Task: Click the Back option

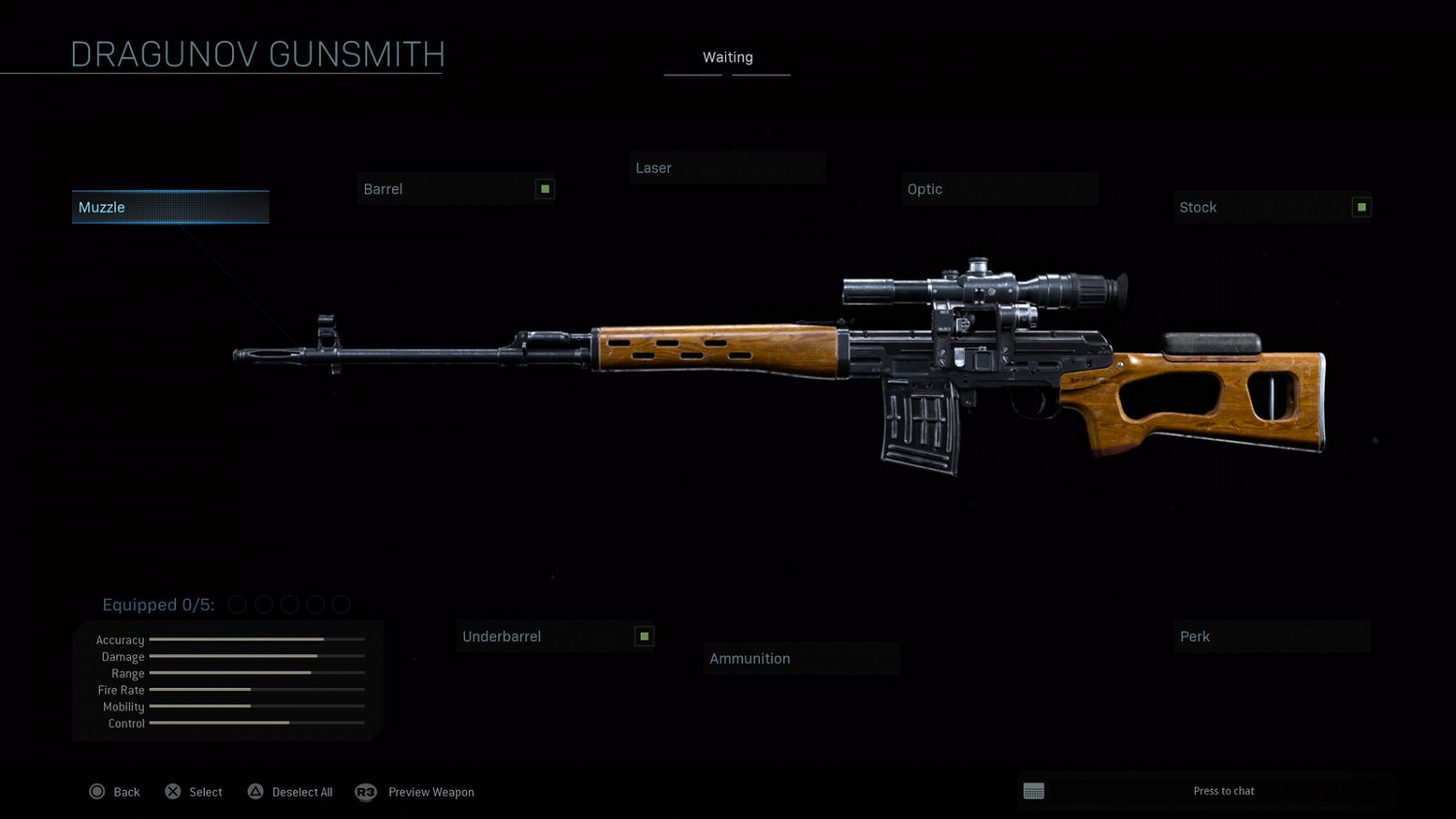Action: pyautogui.click(x=116, y=792)
